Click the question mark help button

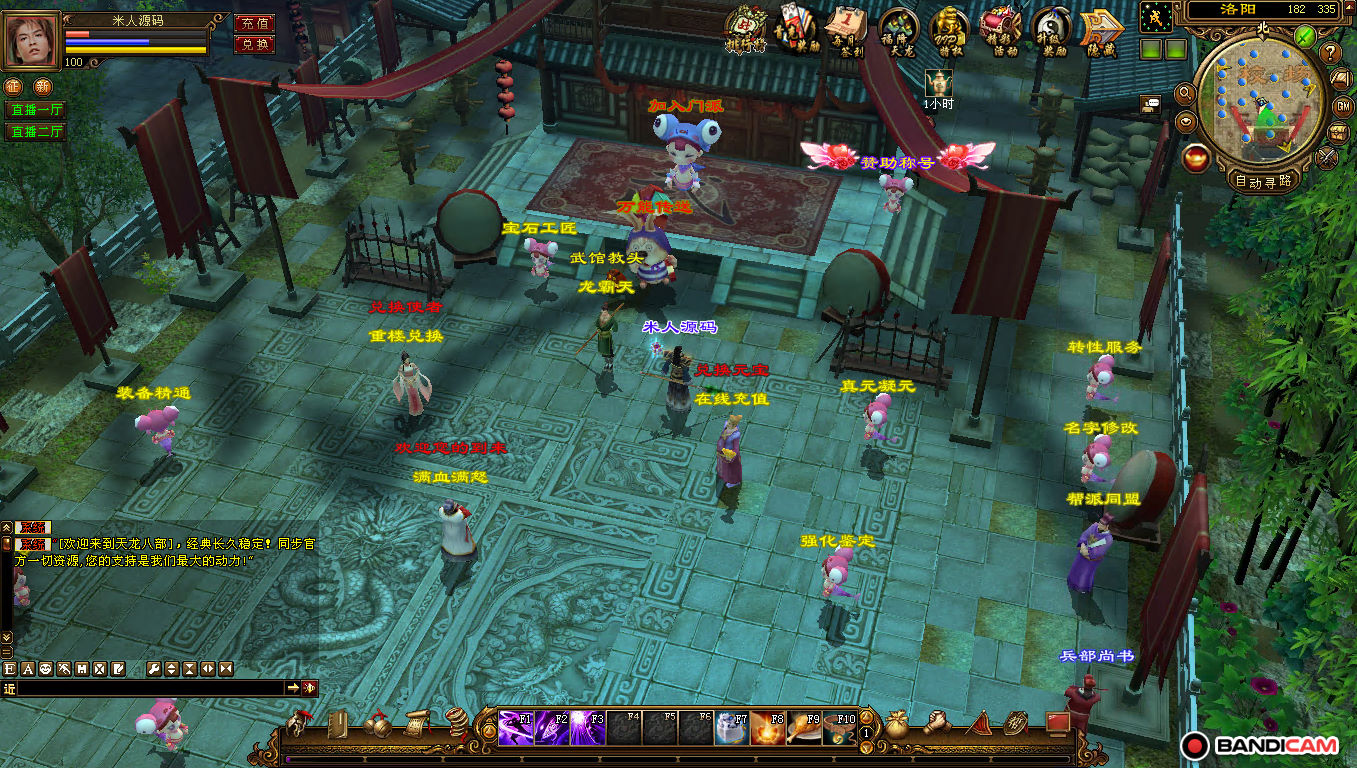[x=1330, y=52]
